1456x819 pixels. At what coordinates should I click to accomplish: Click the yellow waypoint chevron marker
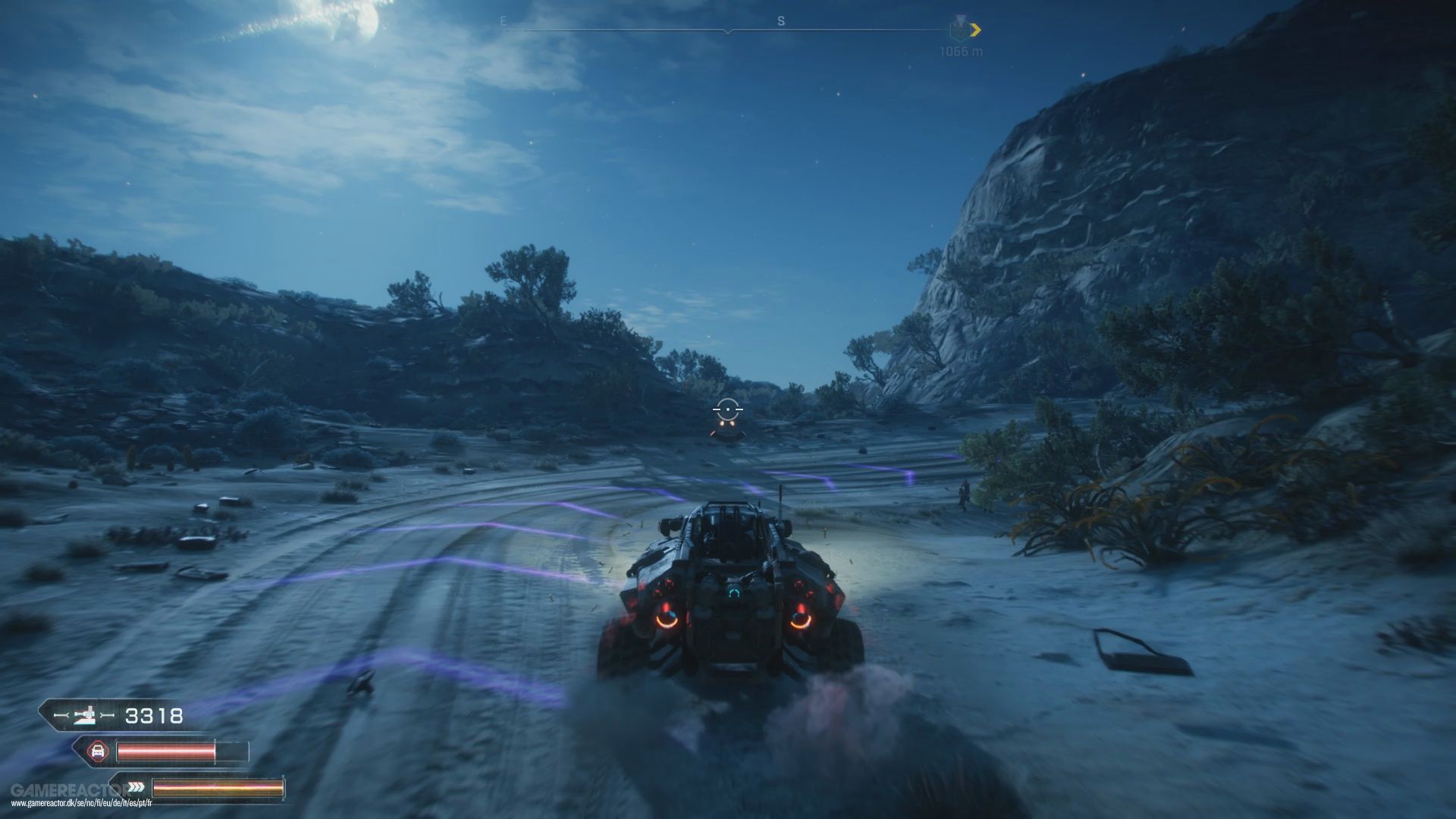977,31
